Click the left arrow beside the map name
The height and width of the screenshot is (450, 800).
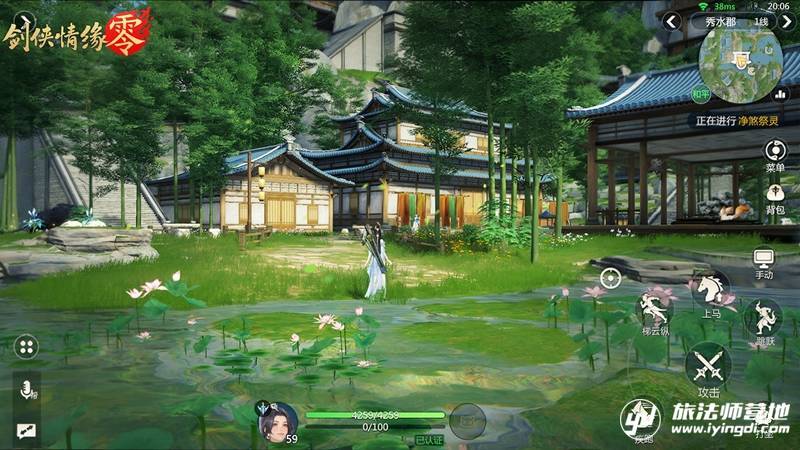pos(673,21)
